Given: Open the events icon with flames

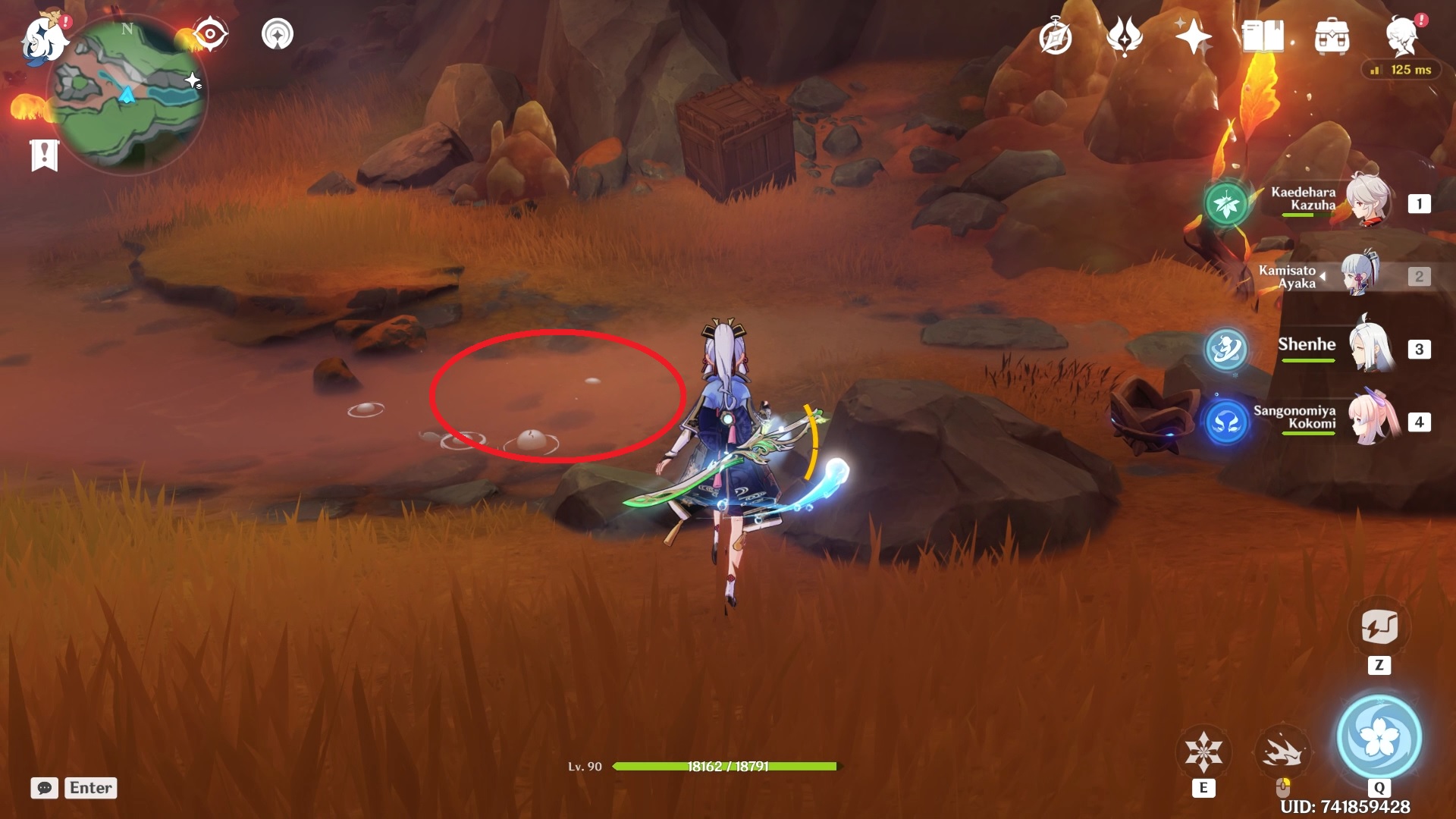Looking at the screenshot, I should tap(1124, 36).
